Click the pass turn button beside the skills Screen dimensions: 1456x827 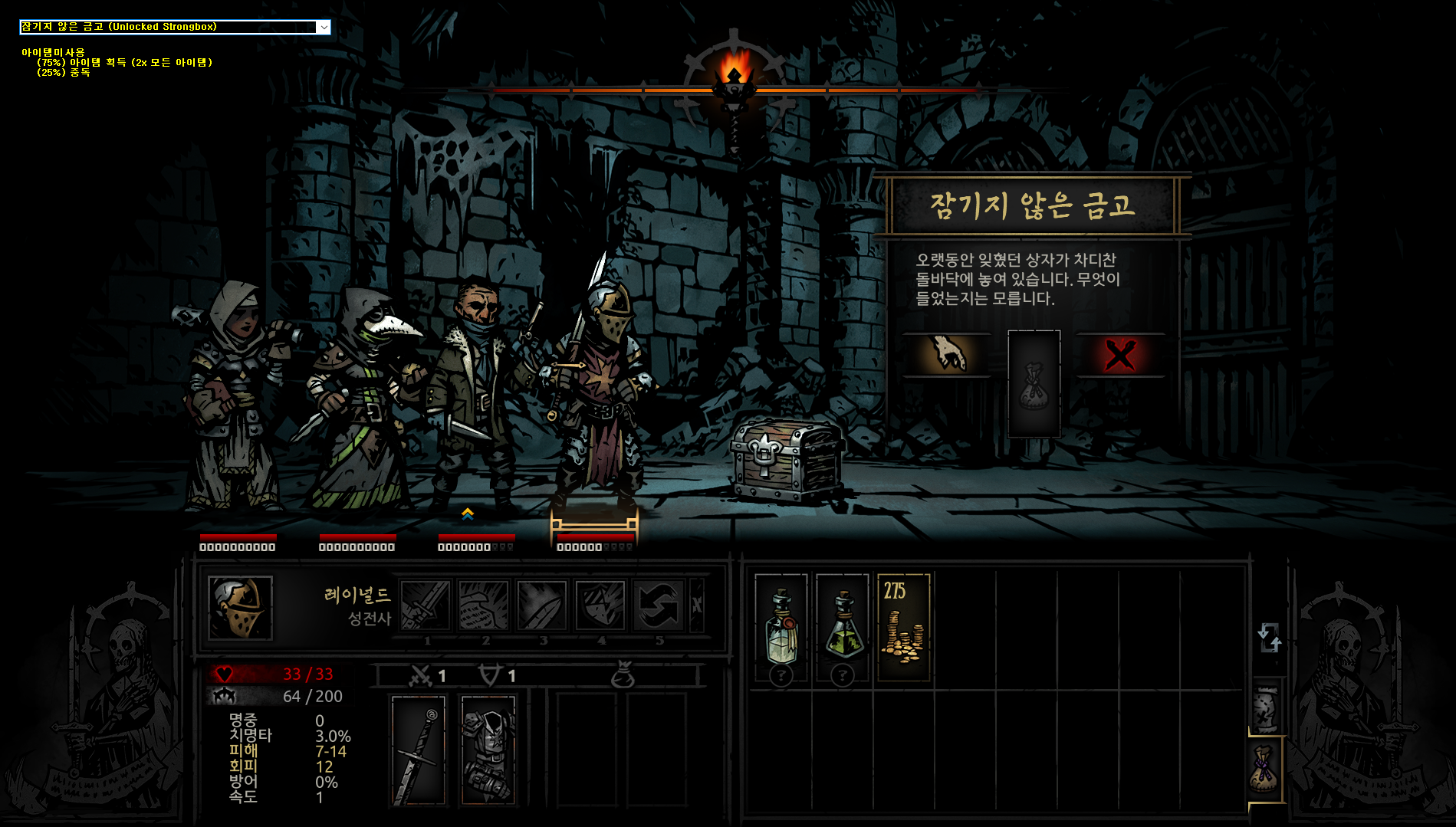pyautogui.click(x=697, y=605)
